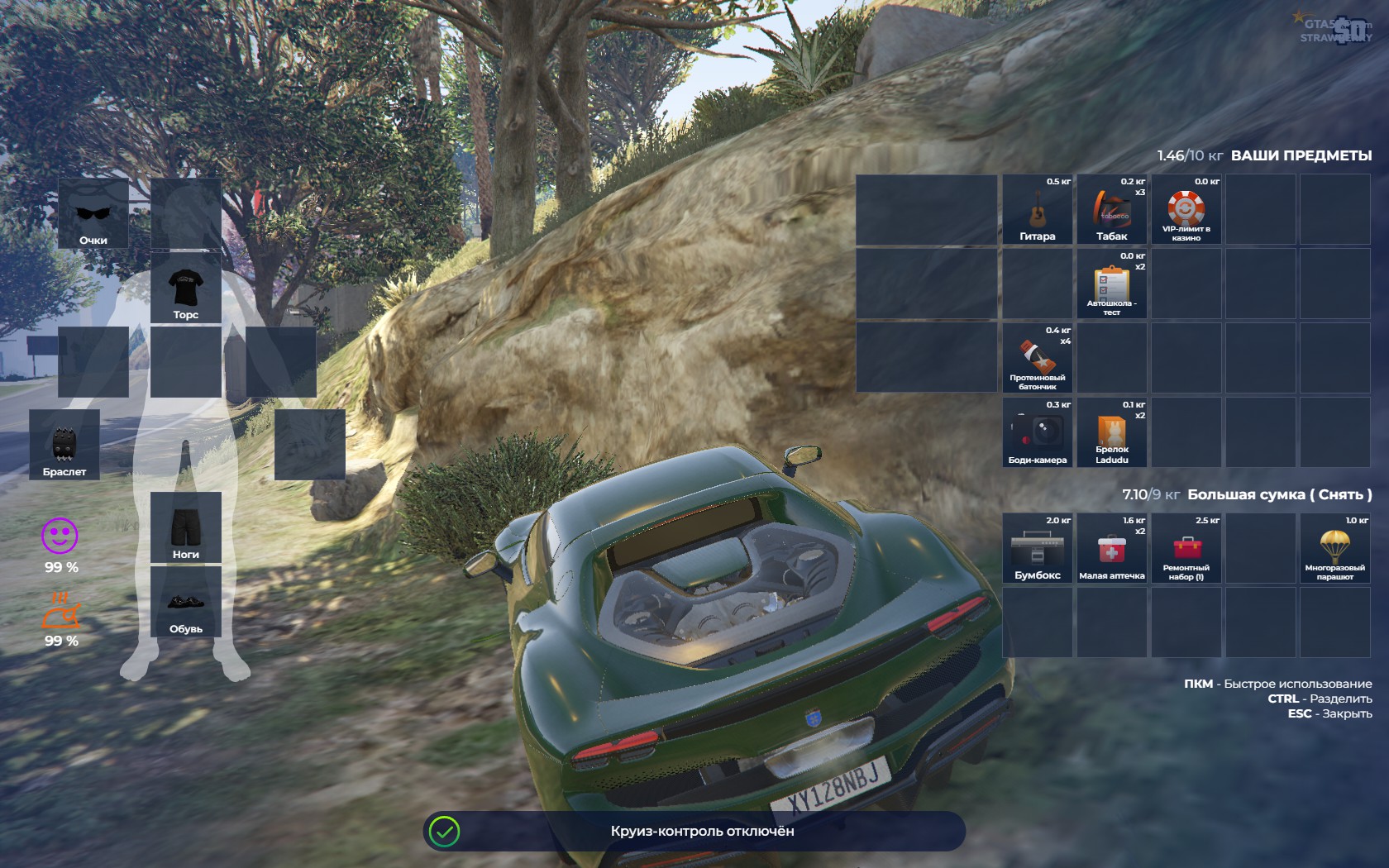Choose the Брелок Ladudu keychain

(1112, 433)
